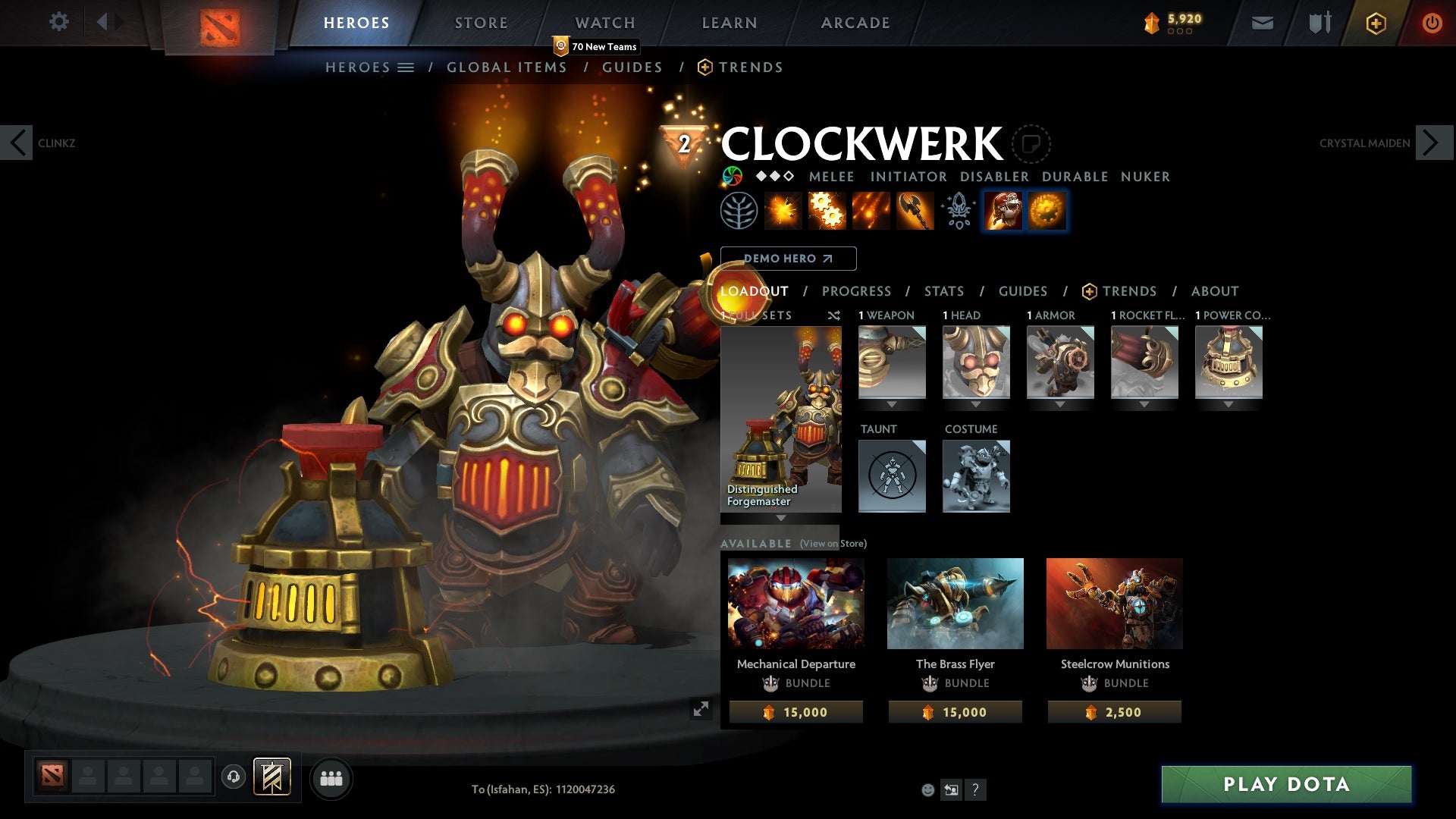Toggle the shuffle loadout icon
Viewport: 1456px width, 819px height.
(833, 315)
